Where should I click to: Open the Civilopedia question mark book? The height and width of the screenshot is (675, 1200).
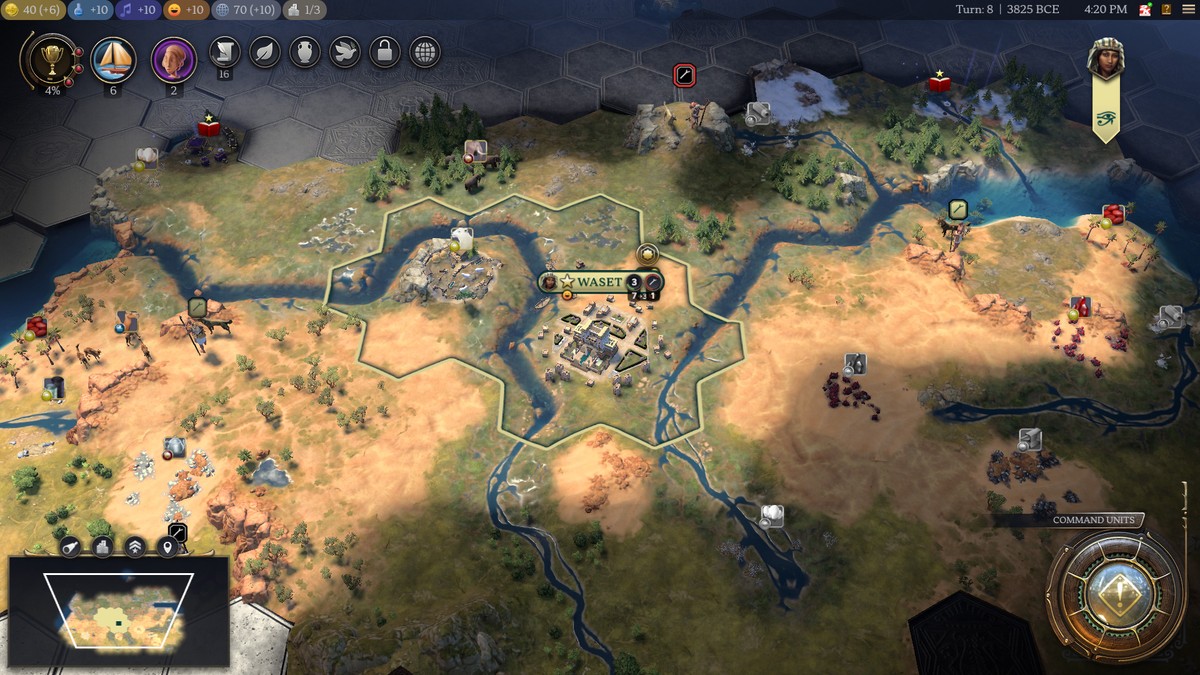pos(1166,10)
